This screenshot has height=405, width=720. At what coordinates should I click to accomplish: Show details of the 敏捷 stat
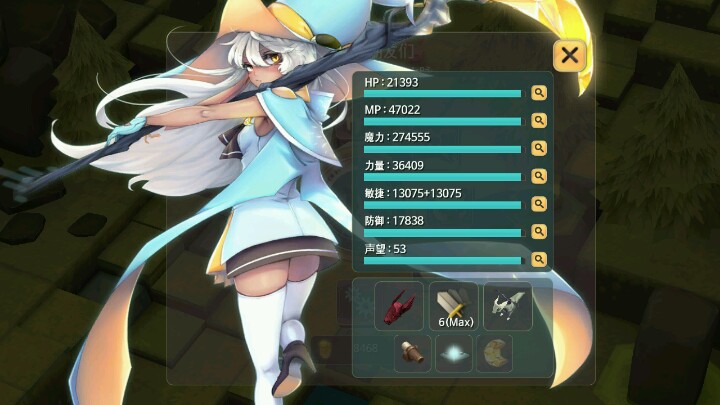[x=539, y=204]
